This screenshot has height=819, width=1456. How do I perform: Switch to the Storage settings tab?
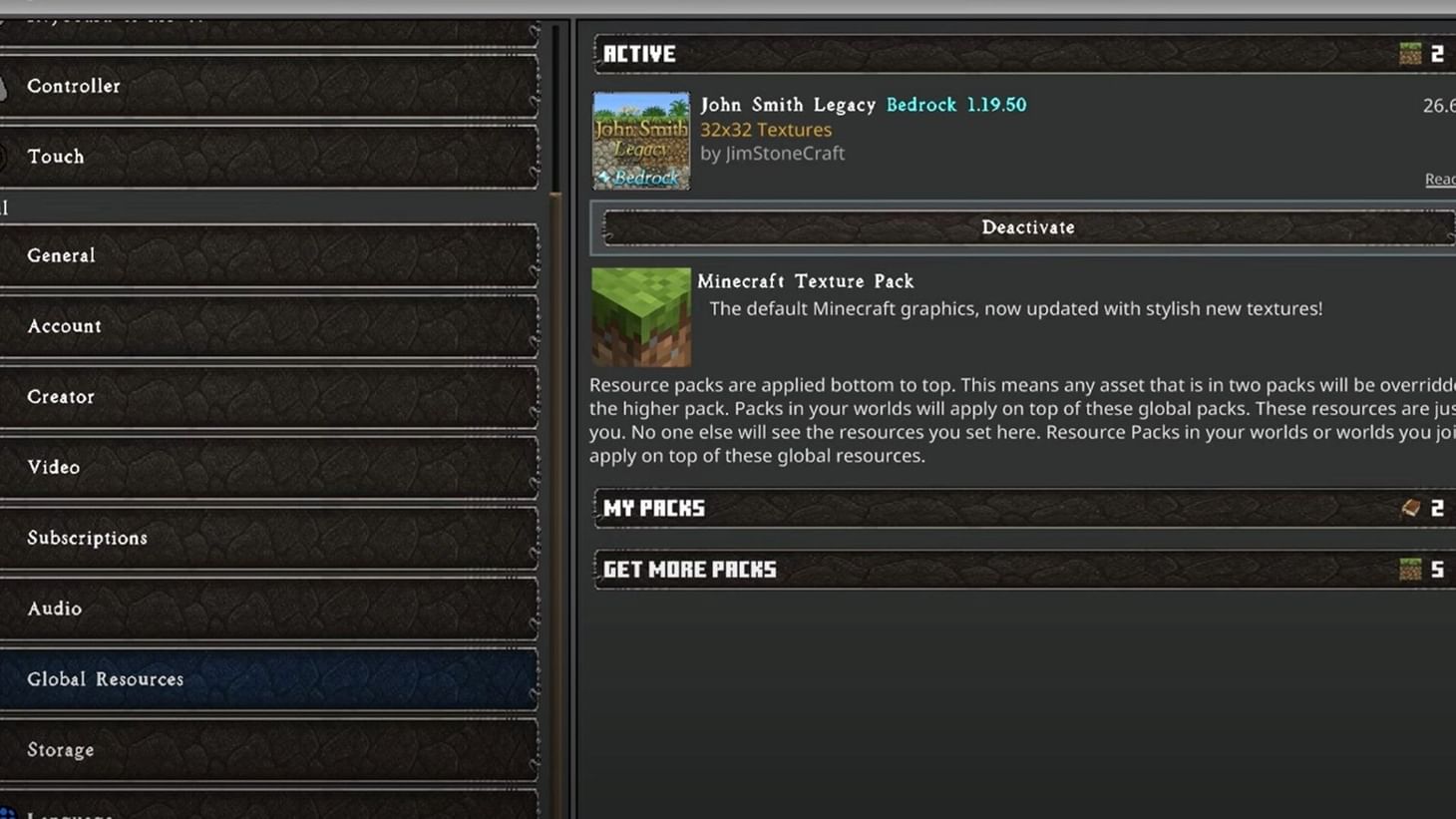point(269,749)
